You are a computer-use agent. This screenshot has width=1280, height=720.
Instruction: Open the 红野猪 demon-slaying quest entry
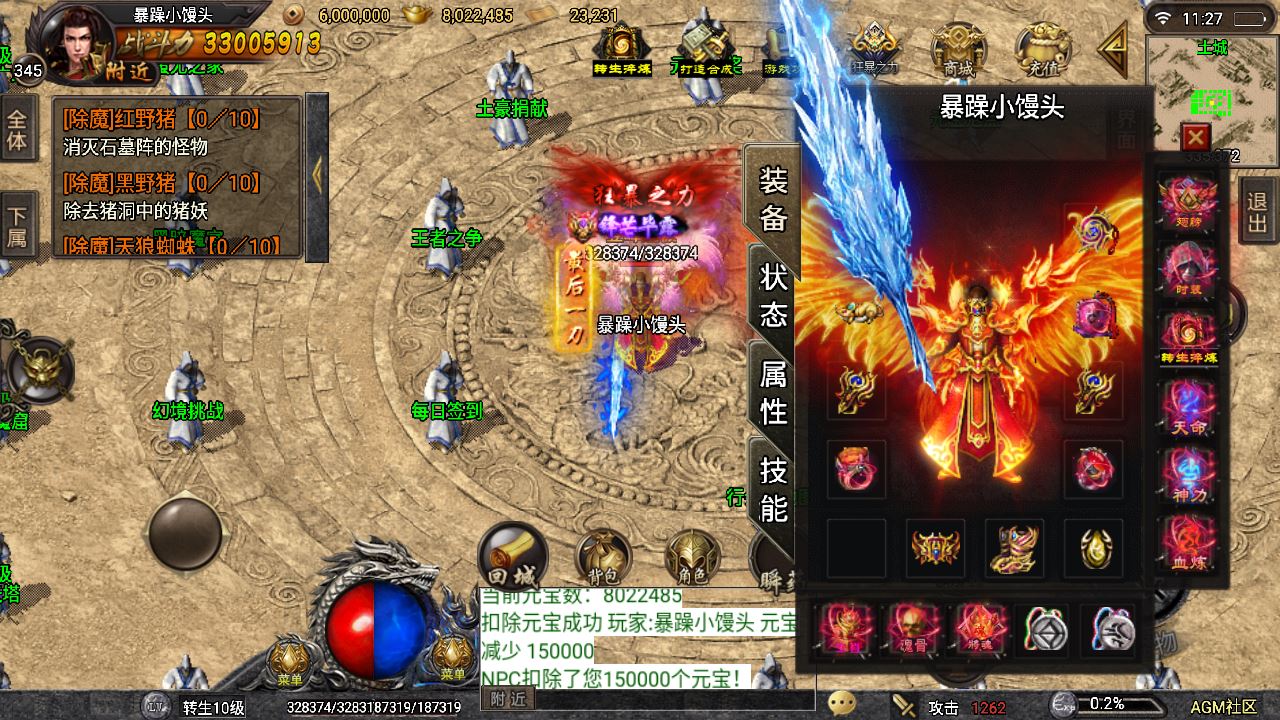pyautogui.click(x=160, y=119)
